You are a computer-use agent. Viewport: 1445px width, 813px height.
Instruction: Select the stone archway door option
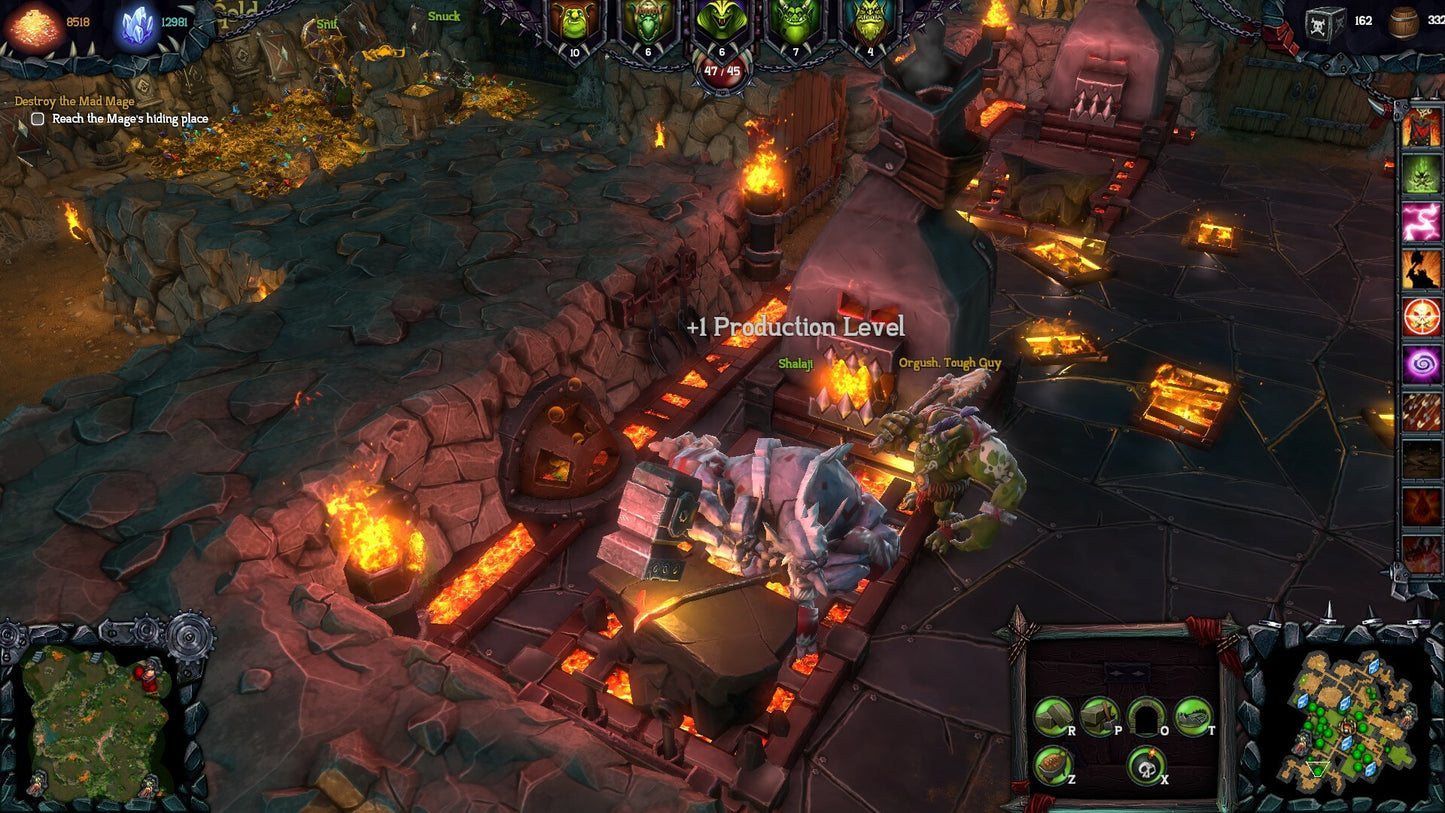(x=1146, y=716)
